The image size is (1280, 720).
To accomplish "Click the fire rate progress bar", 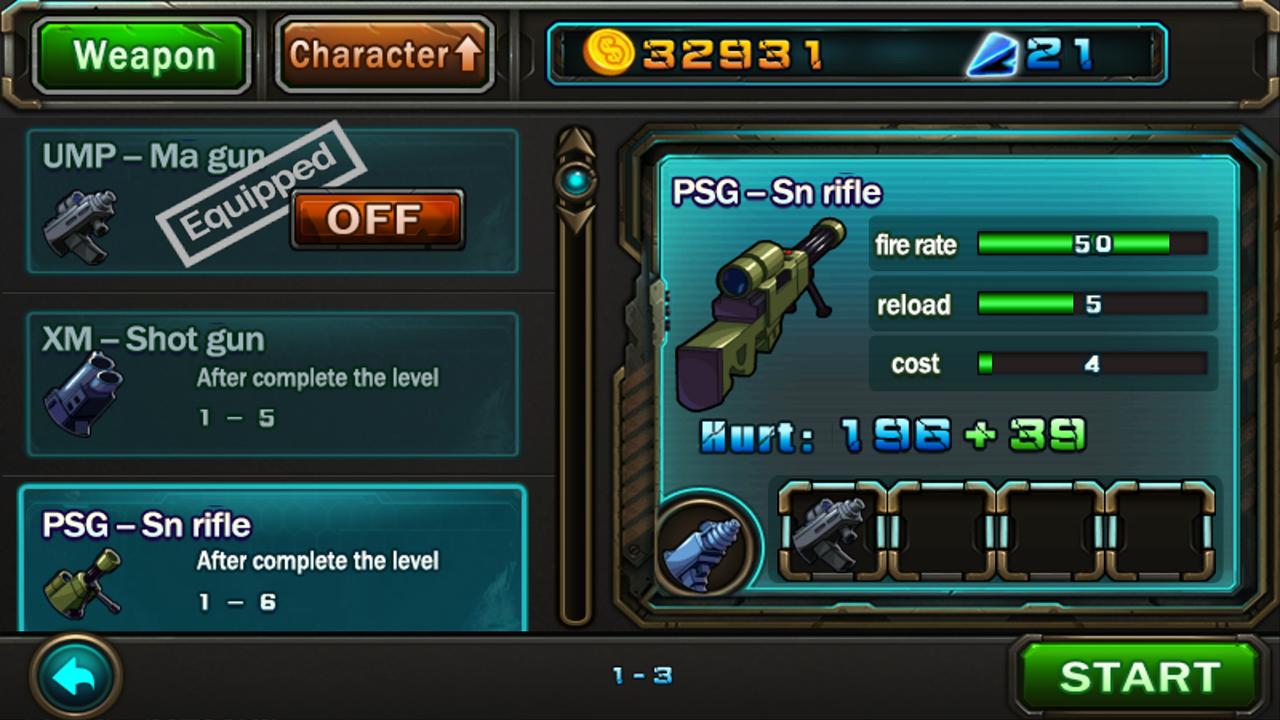I will (x=1090, y=244).
